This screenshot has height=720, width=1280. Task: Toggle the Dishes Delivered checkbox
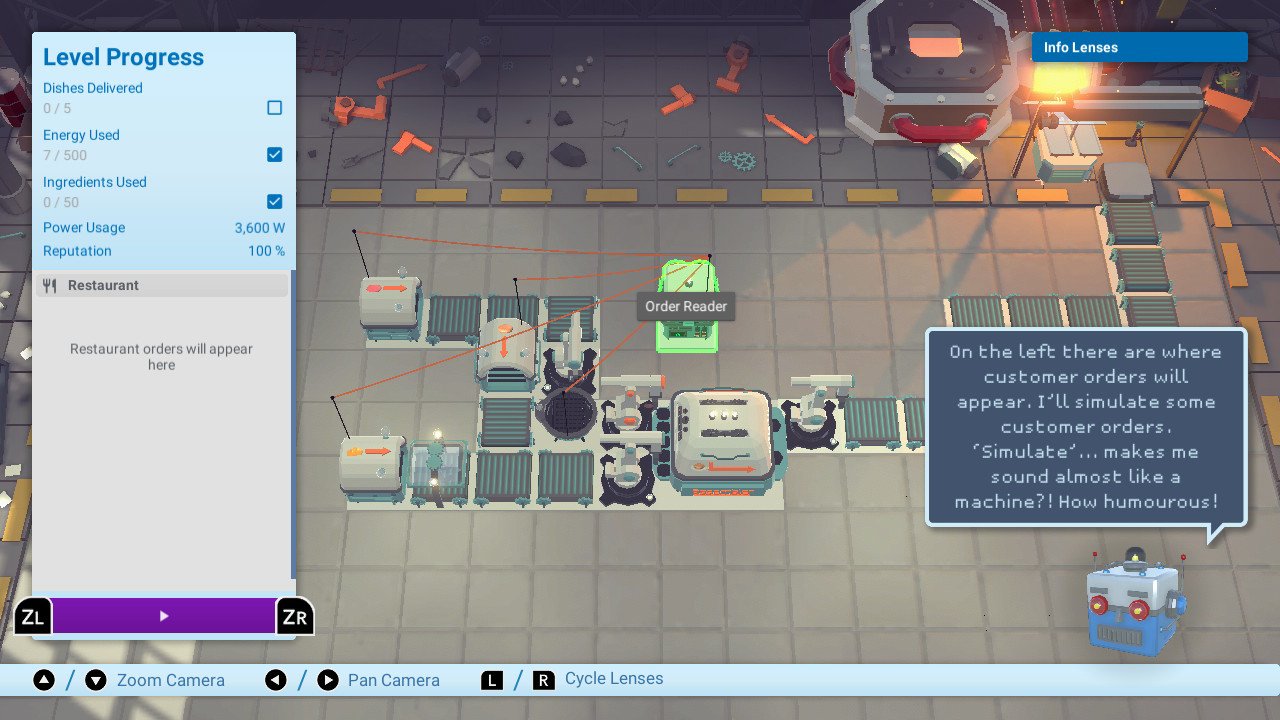point(275,108)
